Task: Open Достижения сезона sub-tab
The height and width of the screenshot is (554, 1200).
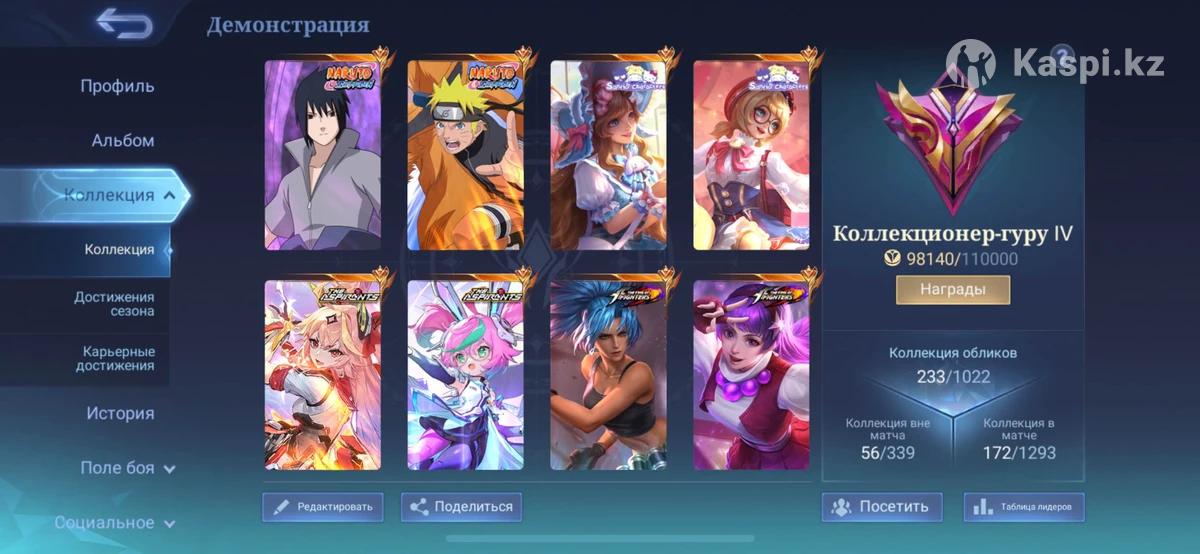Action: (114, 304)
